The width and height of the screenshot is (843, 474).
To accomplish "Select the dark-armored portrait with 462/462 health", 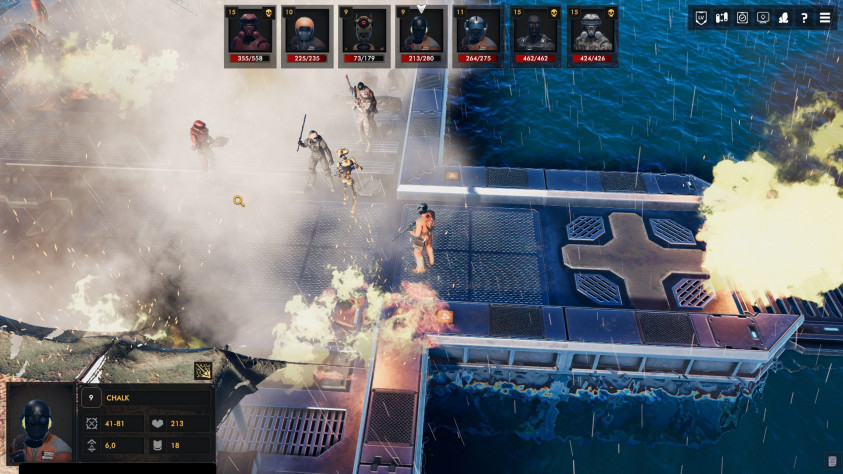I will (536, 35).
